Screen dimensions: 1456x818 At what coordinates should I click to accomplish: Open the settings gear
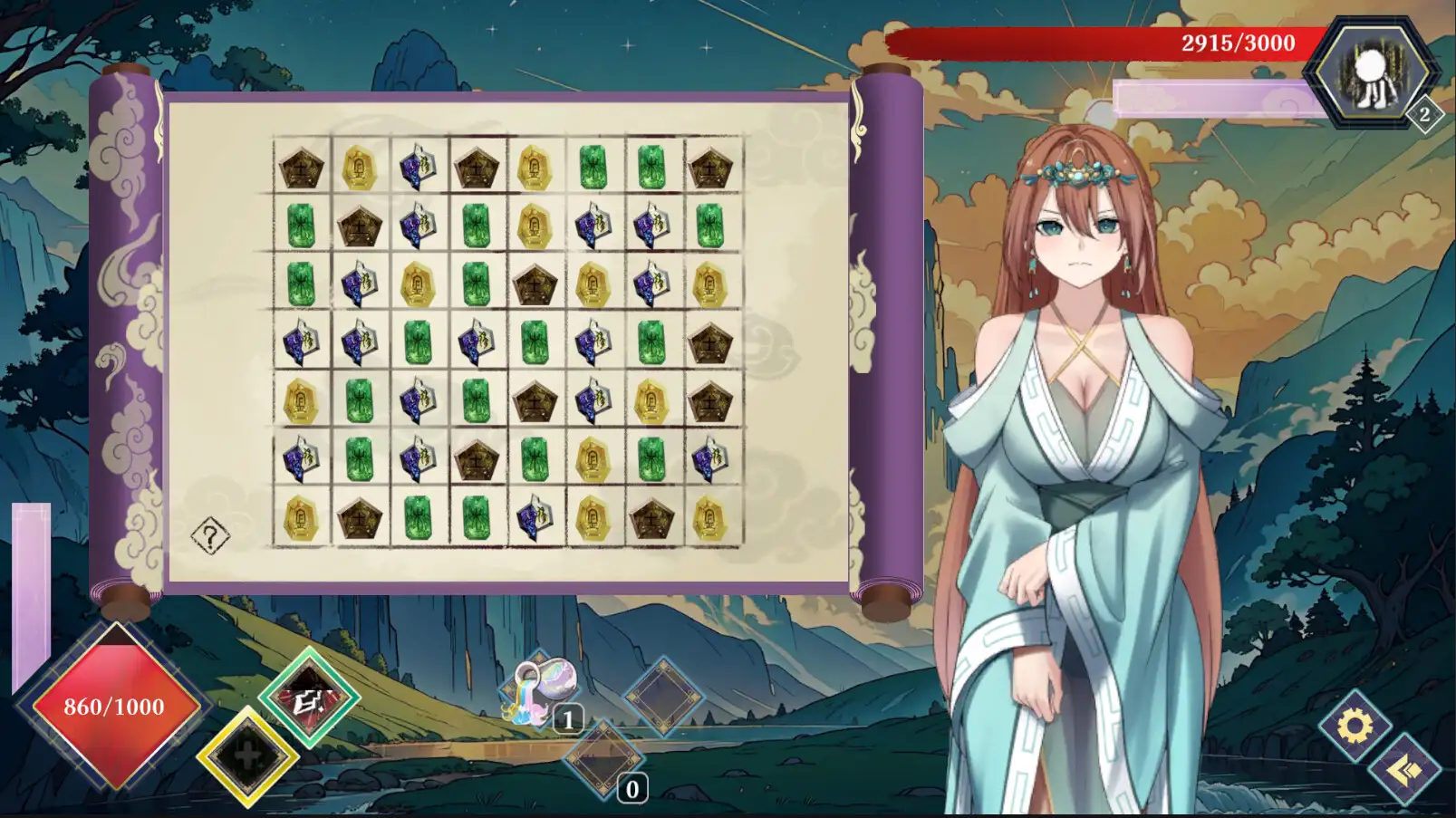(1353, 727)
